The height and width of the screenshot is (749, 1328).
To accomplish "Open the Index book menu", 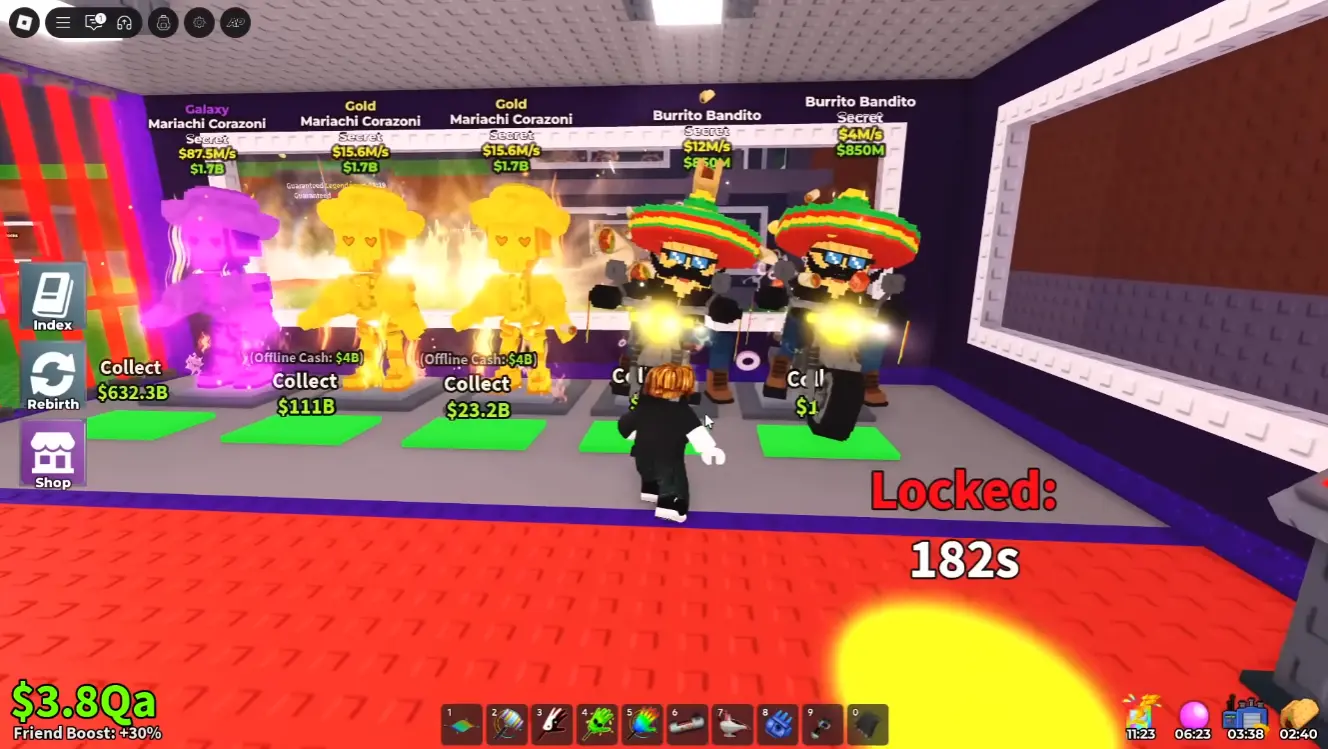I will (x=53, y=299).
